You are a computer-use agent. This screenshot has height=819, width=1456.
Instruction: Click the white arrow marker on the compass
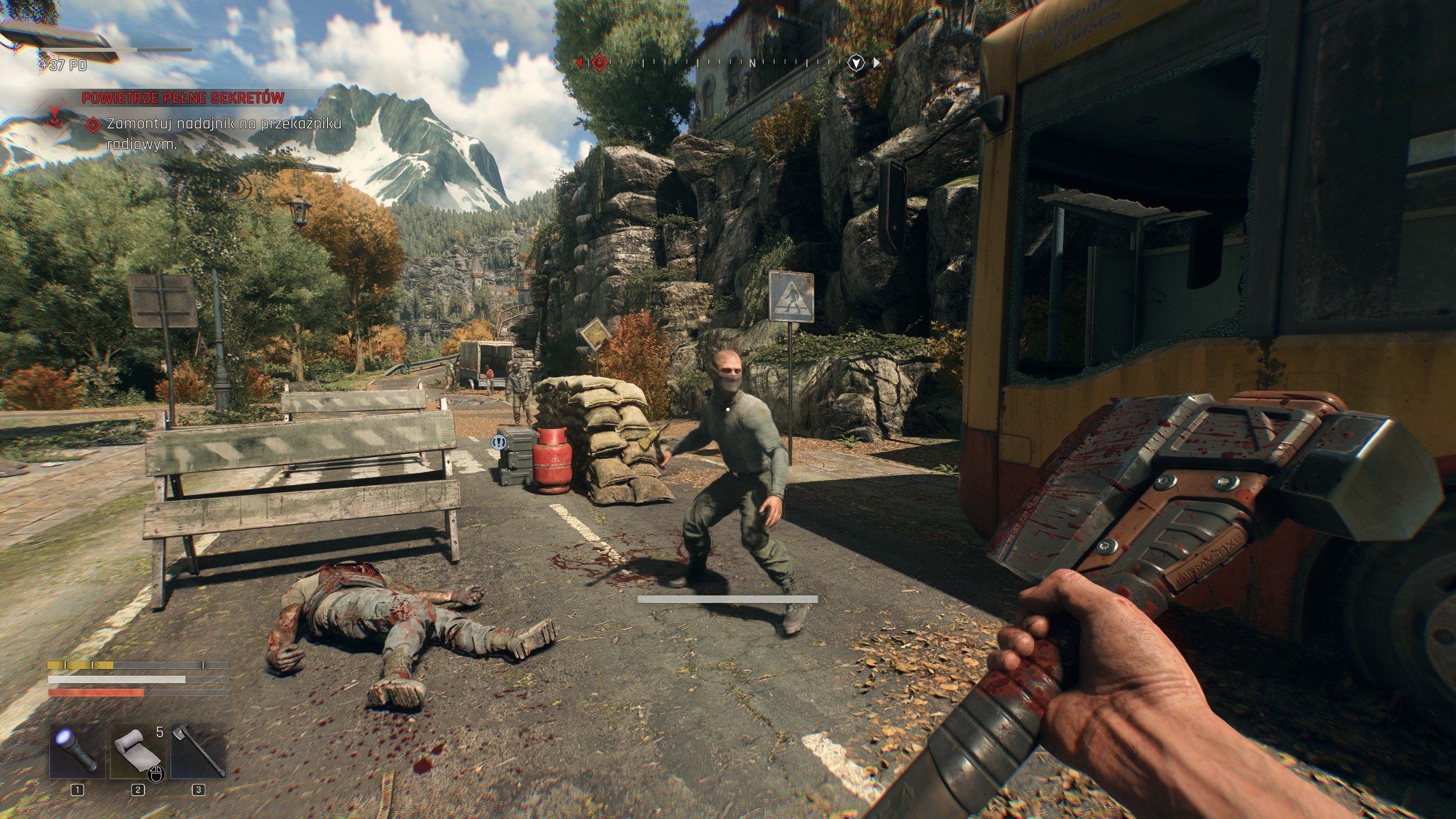pos(856,62)
